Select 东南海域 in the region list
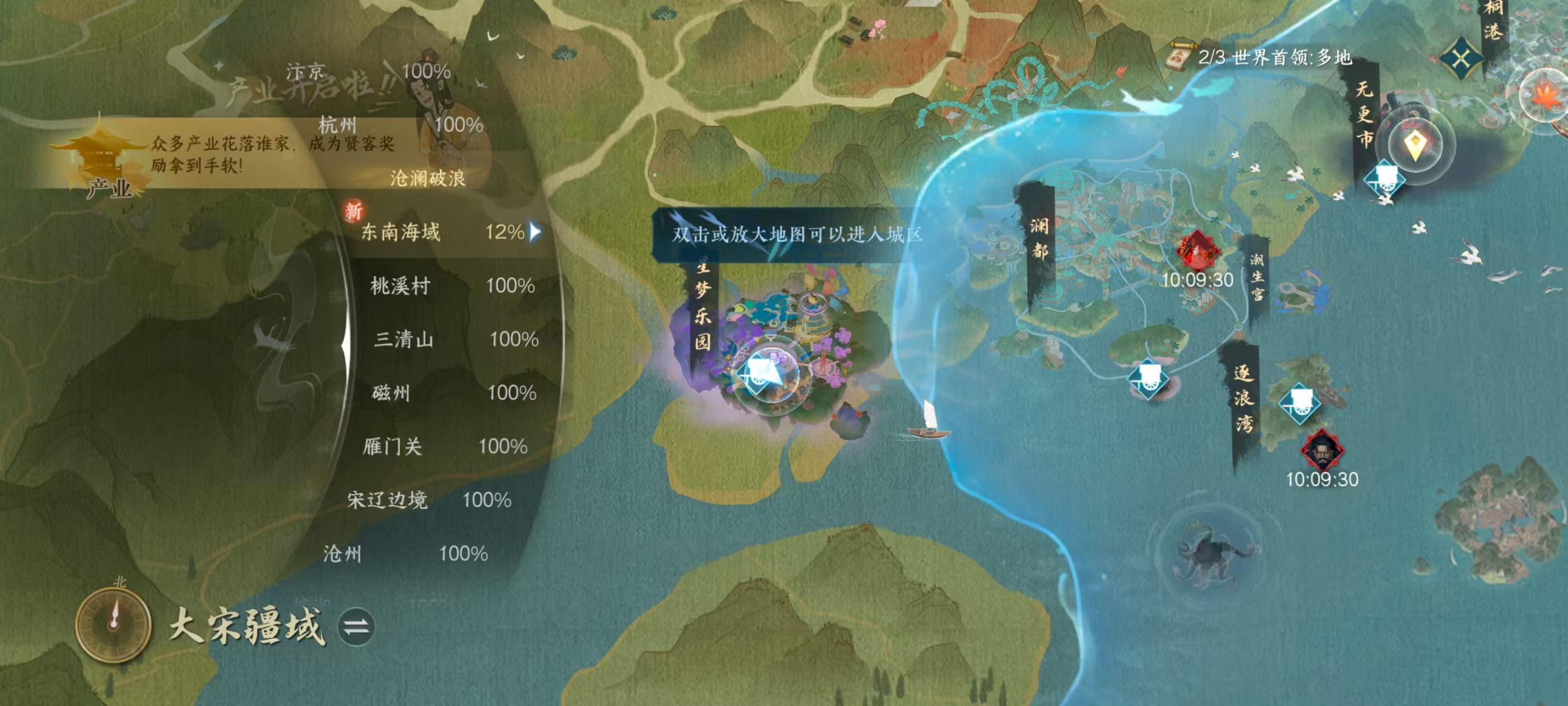Viewport: 1568px width, 706px height. point(400,232)
